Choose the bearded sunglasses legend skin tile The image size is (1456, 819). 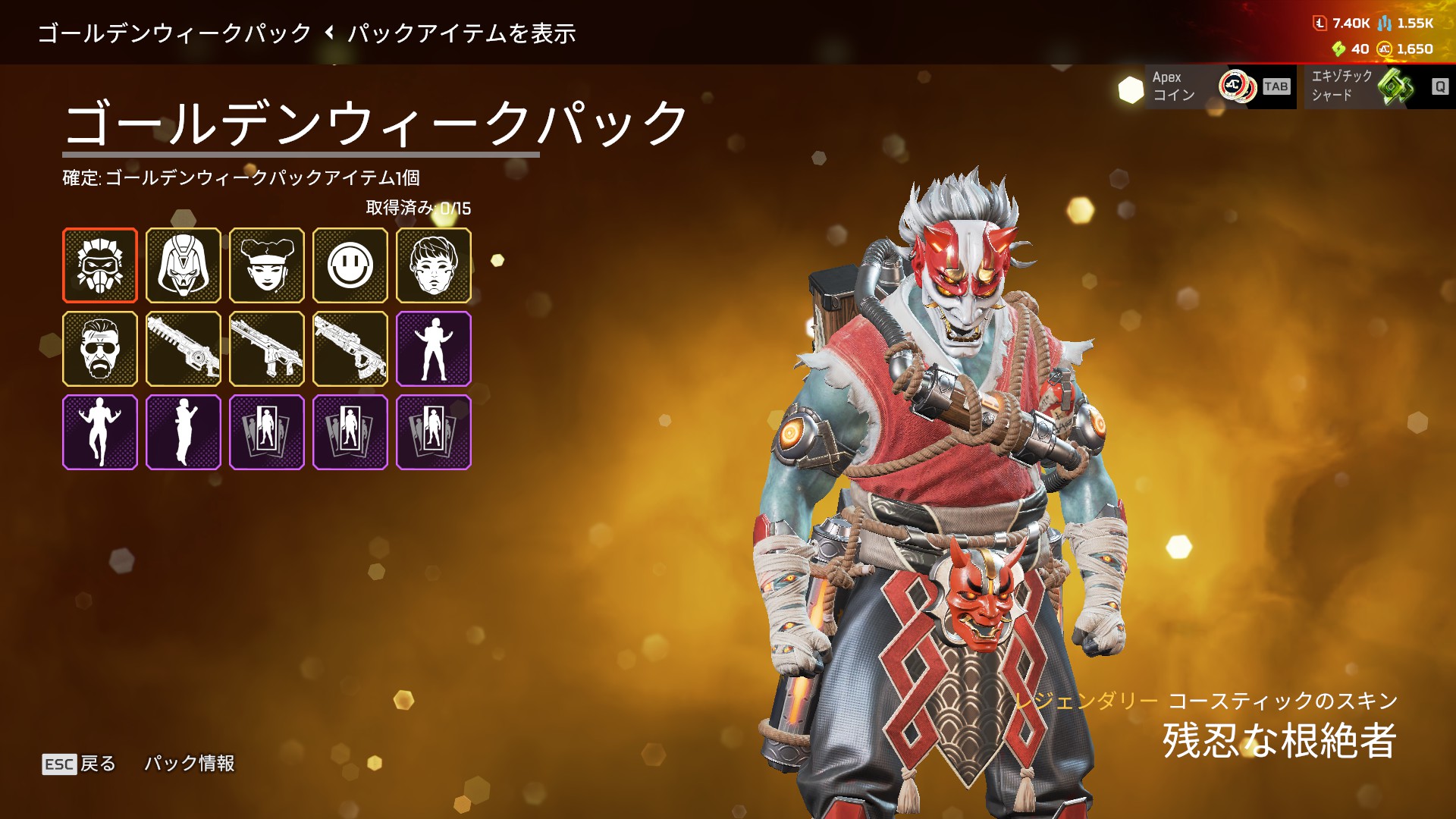click(100, 349)
